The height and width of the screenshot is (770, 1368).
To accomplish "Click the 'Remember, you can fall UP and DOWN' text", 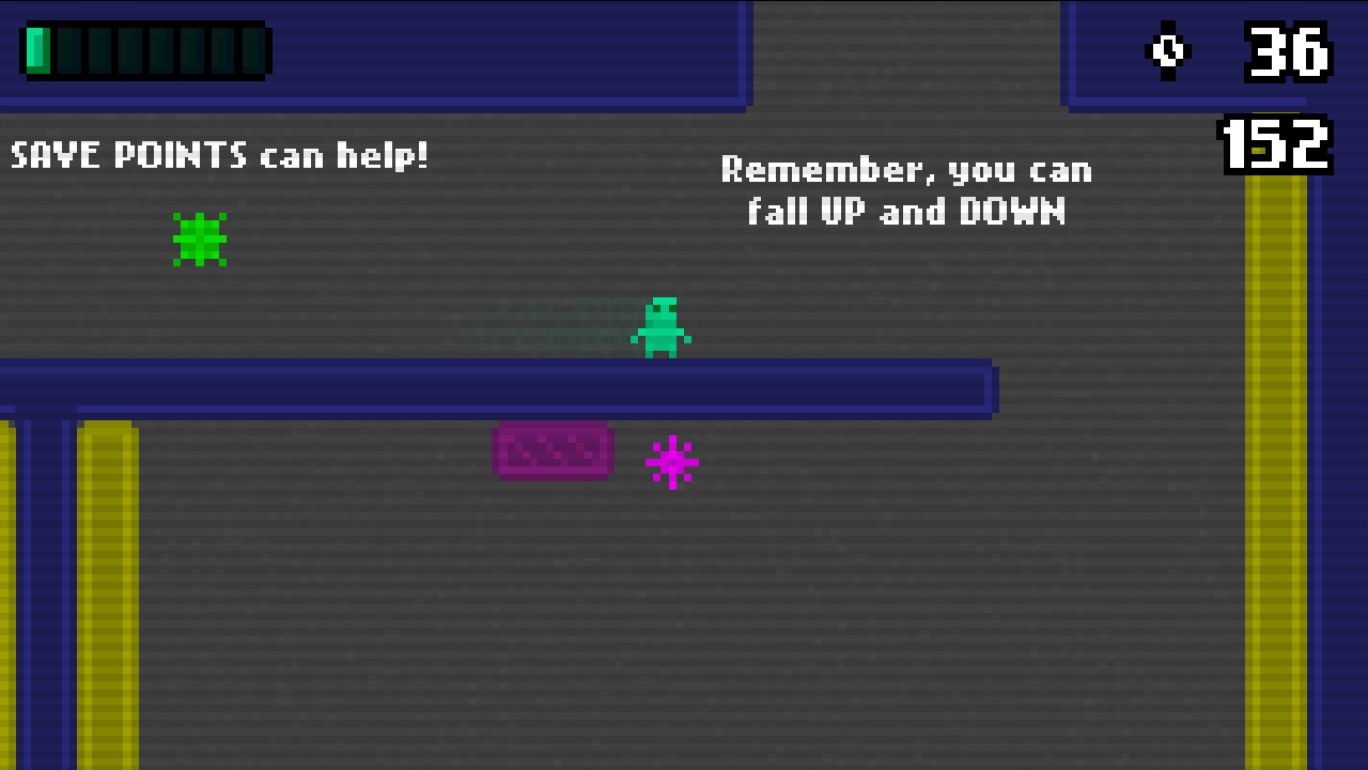I will [x=905, y=190].
